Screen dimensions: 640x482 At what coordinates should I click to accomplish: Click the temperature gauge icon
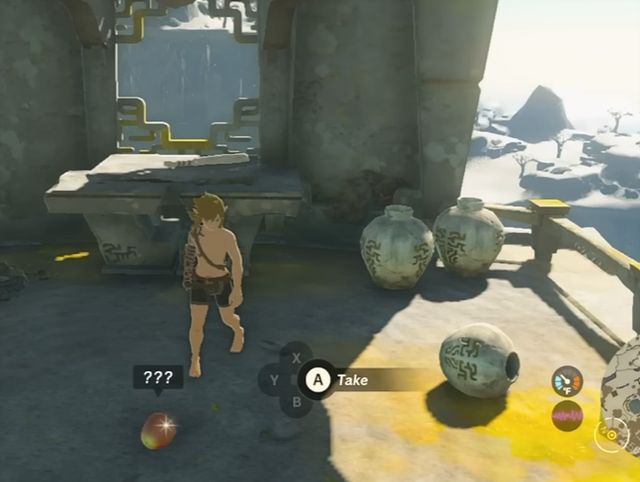point(567,380)
